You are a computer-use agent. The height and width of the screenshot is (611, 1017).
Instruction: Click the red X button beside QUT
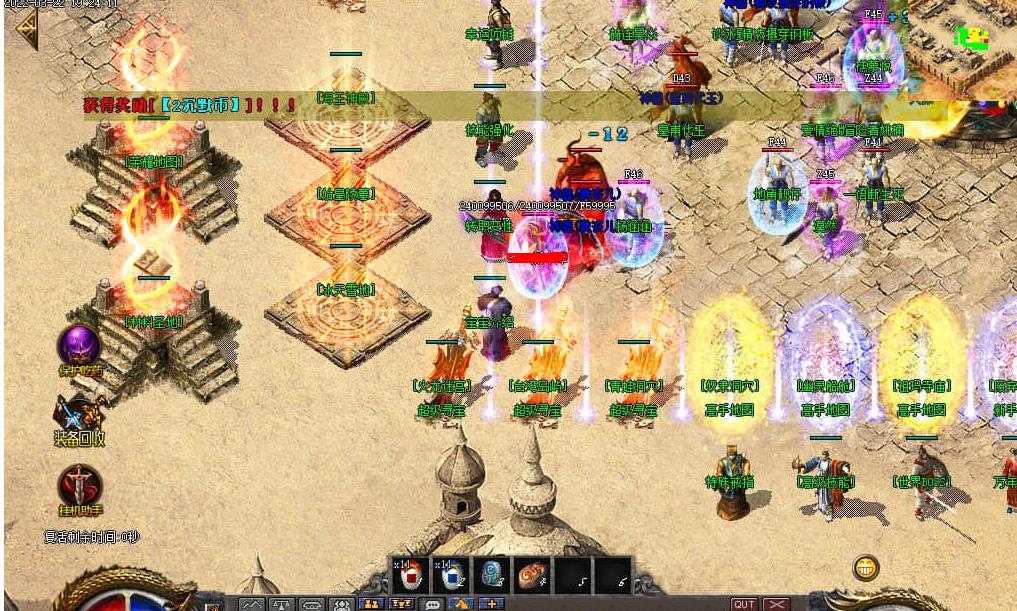click(777, 604)
